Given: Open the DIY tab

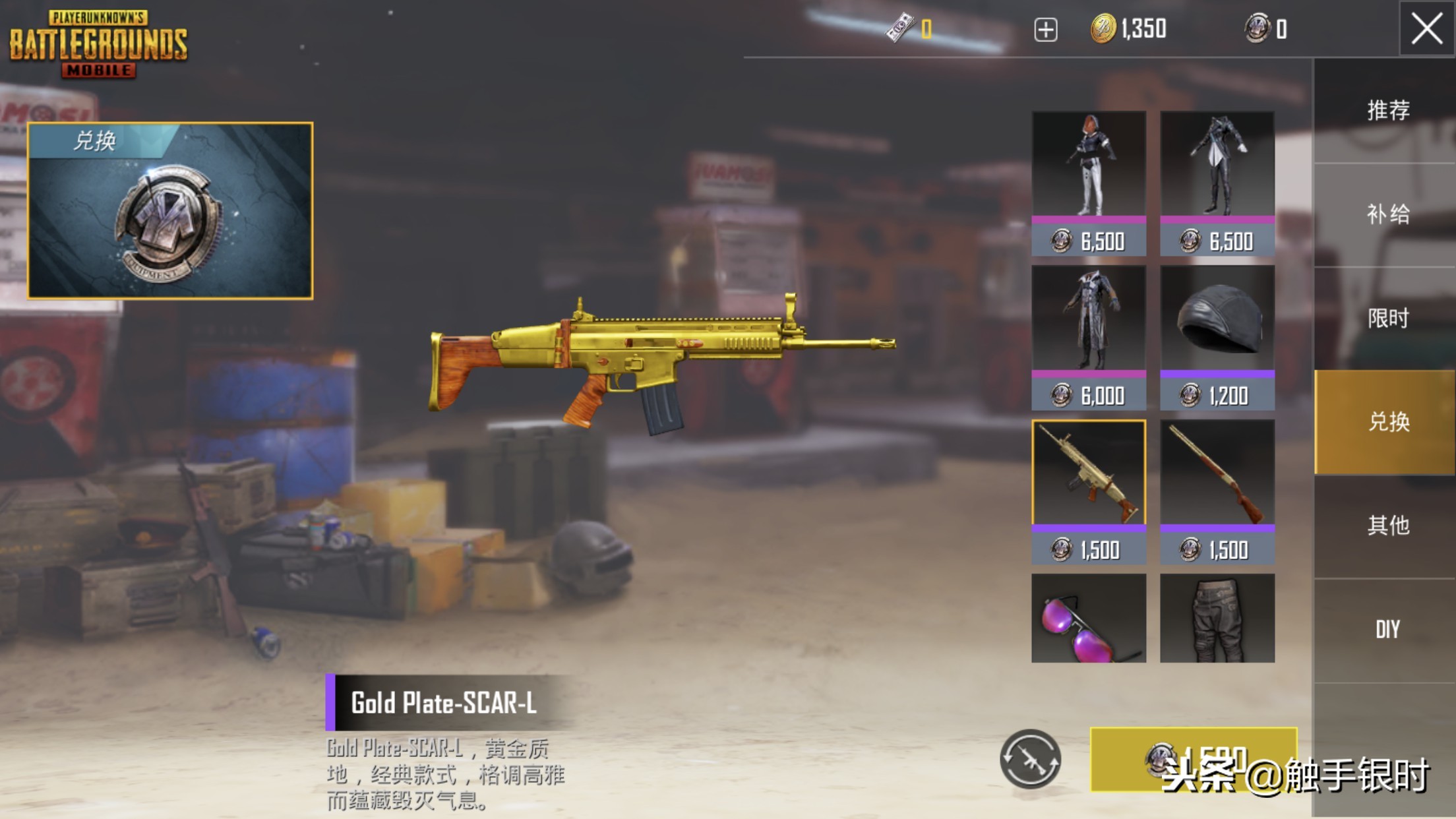Looking at the screenshot, I should 1387,630.
